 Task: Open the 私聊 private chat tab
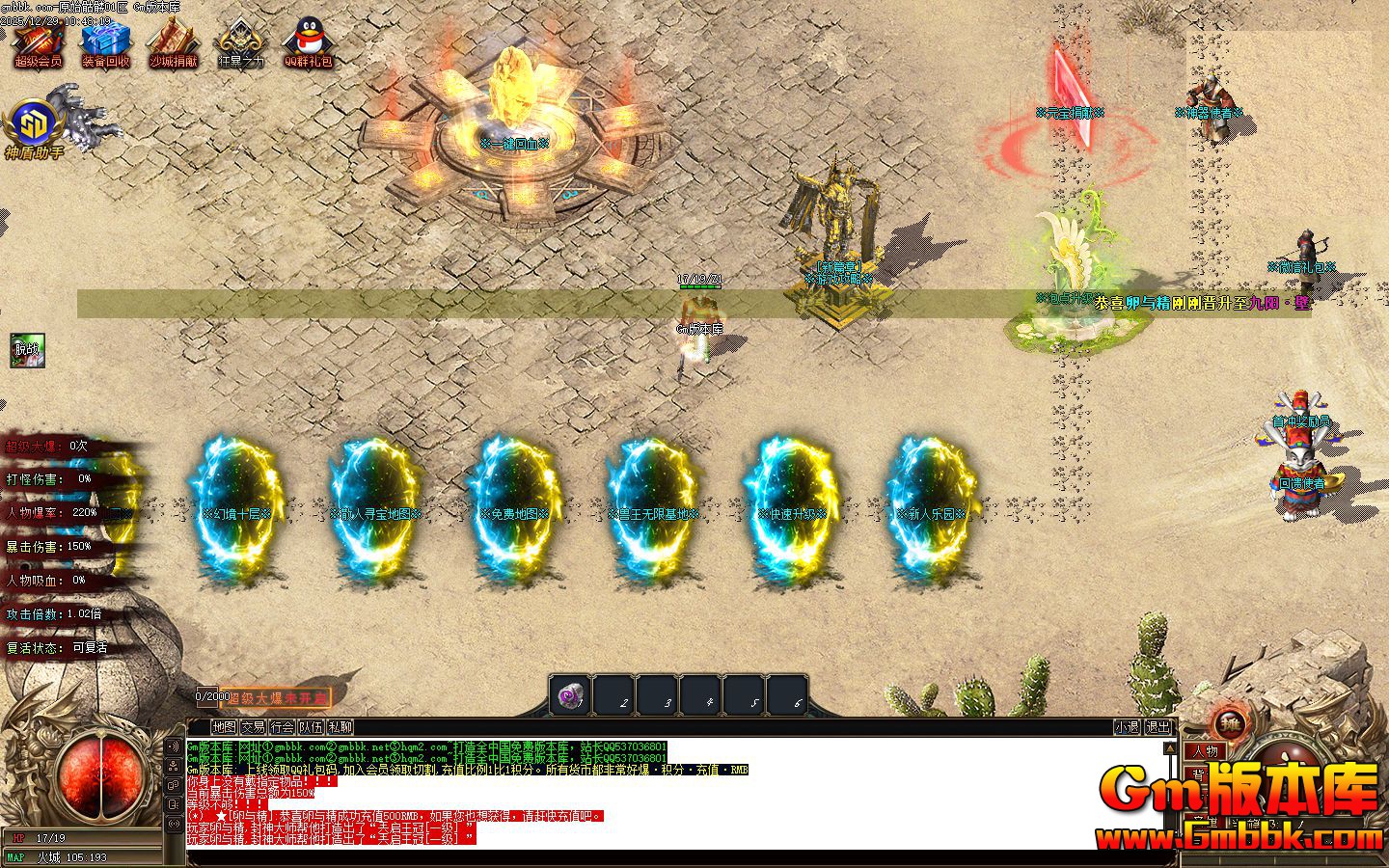click(340, 727)
